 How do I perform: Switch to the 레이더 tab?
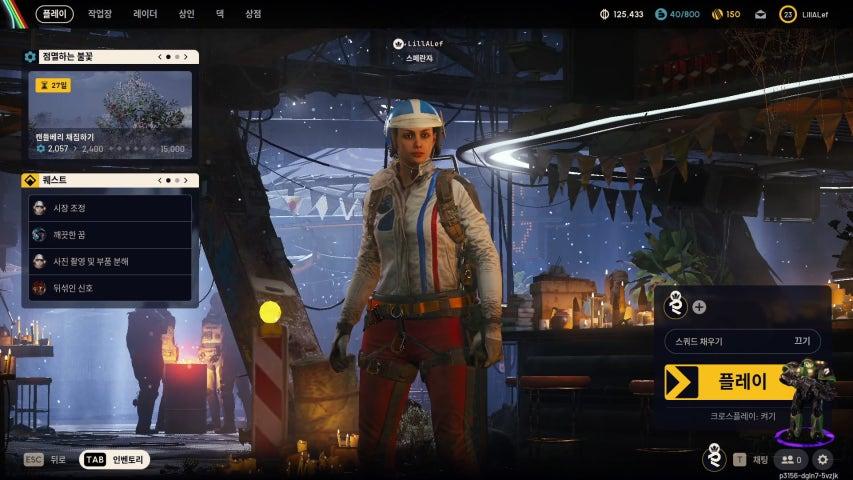point(144,14)
